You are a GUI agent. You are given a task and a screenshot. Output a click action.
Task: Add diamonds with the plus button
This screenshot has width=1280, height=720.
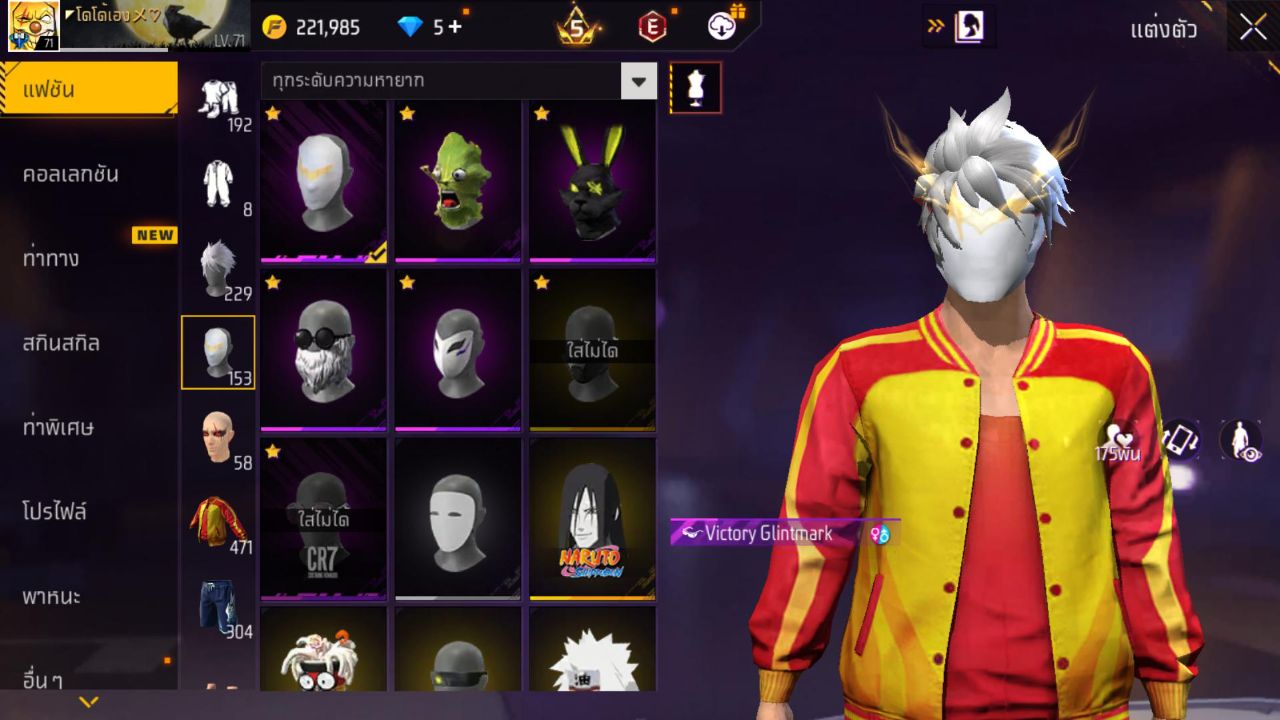(x=456, y=27)
